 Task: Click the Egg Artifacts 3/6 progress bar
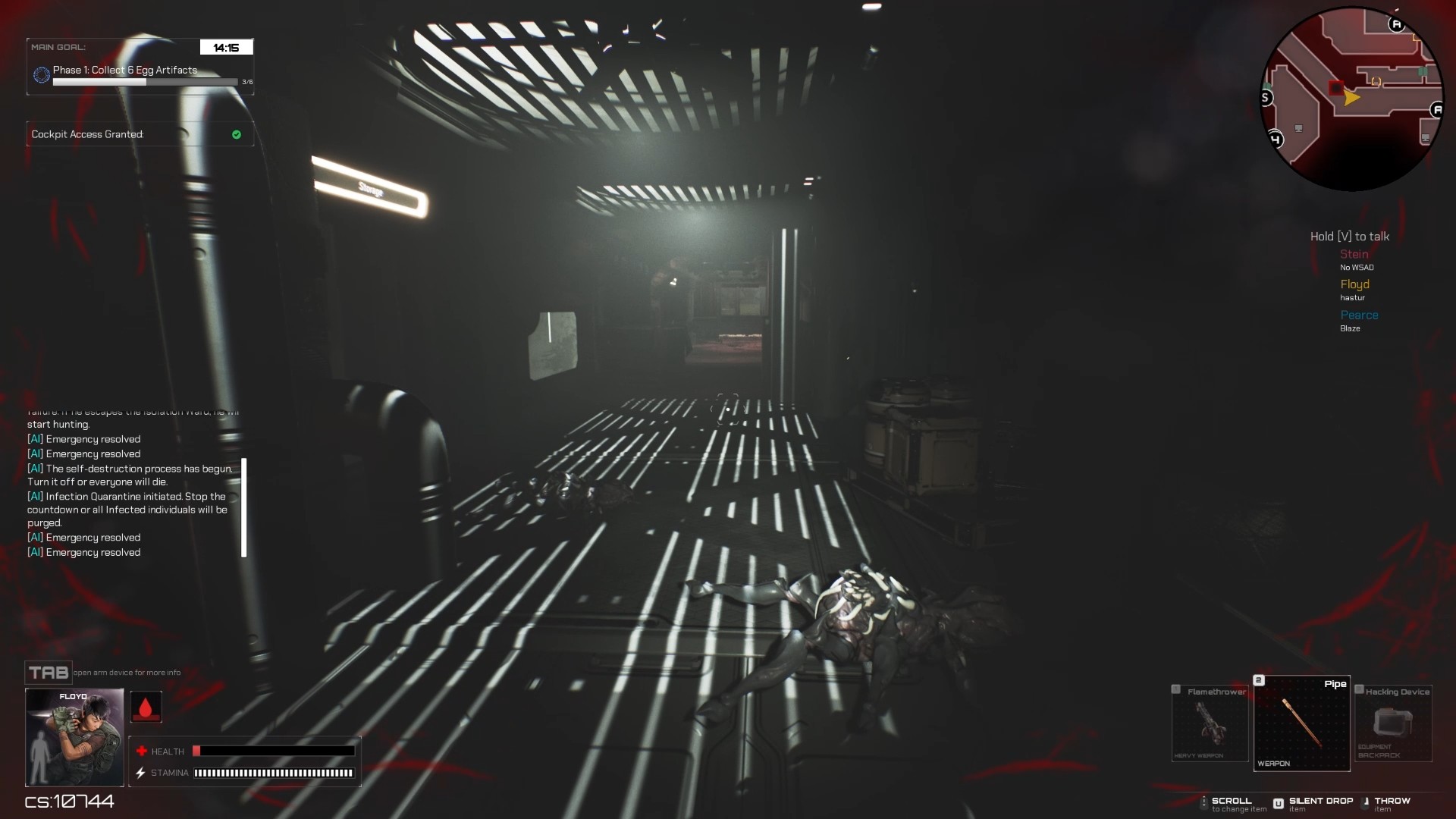tap(144, 81)
